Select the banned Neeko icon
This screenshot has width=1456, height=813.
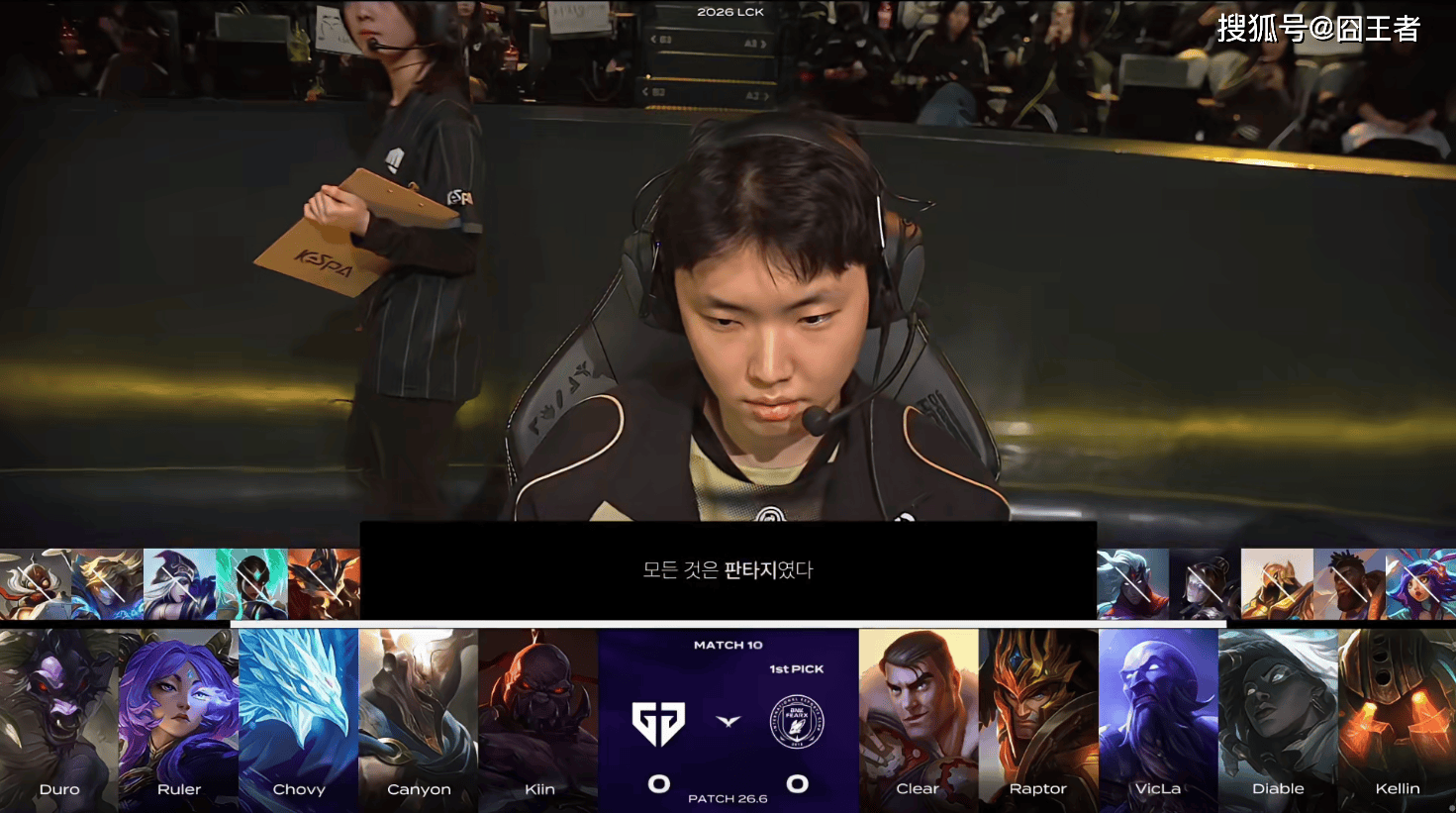click(1420, 584)
